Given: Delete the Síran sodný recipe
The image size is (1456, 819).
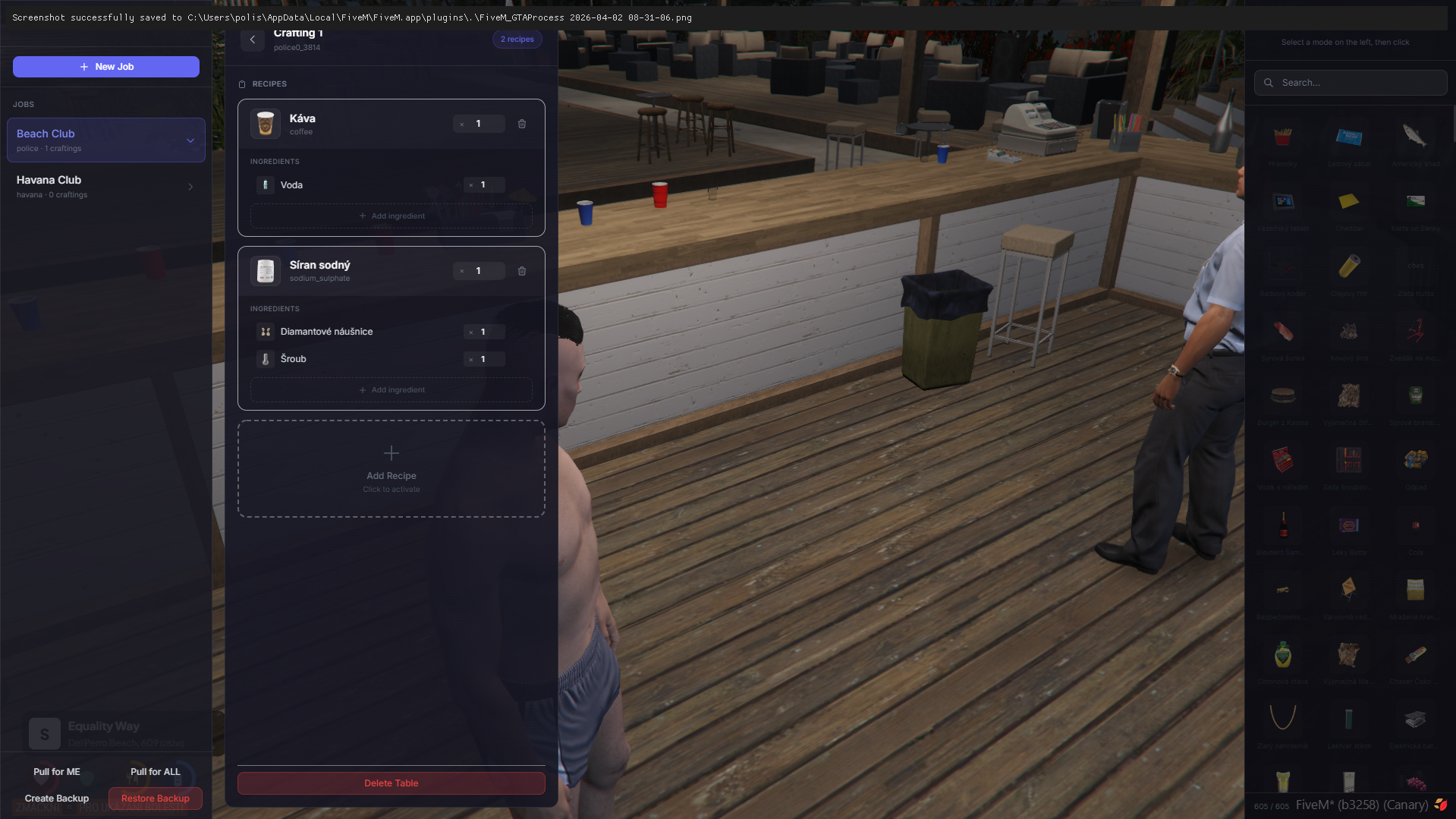Looking at the screenshot, I should point(522,271).
